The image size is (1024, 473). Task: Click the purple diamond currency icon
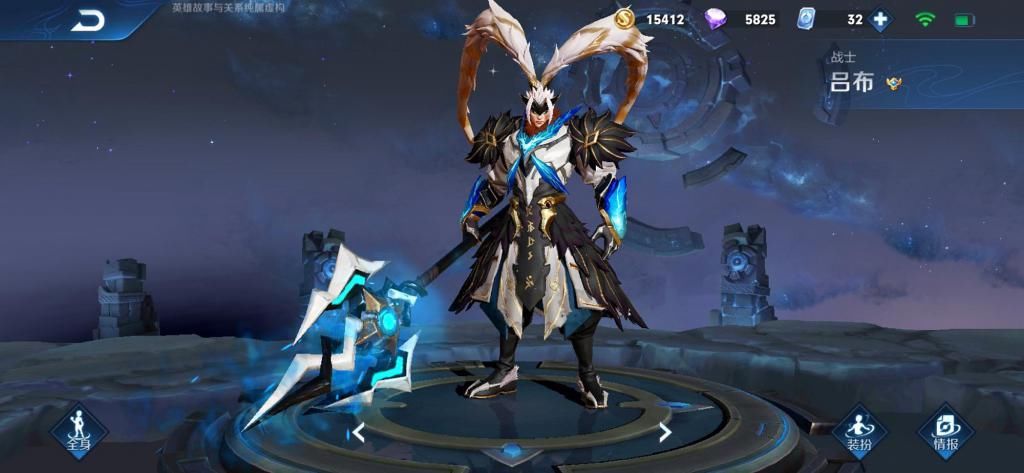(x=716, y=19)
